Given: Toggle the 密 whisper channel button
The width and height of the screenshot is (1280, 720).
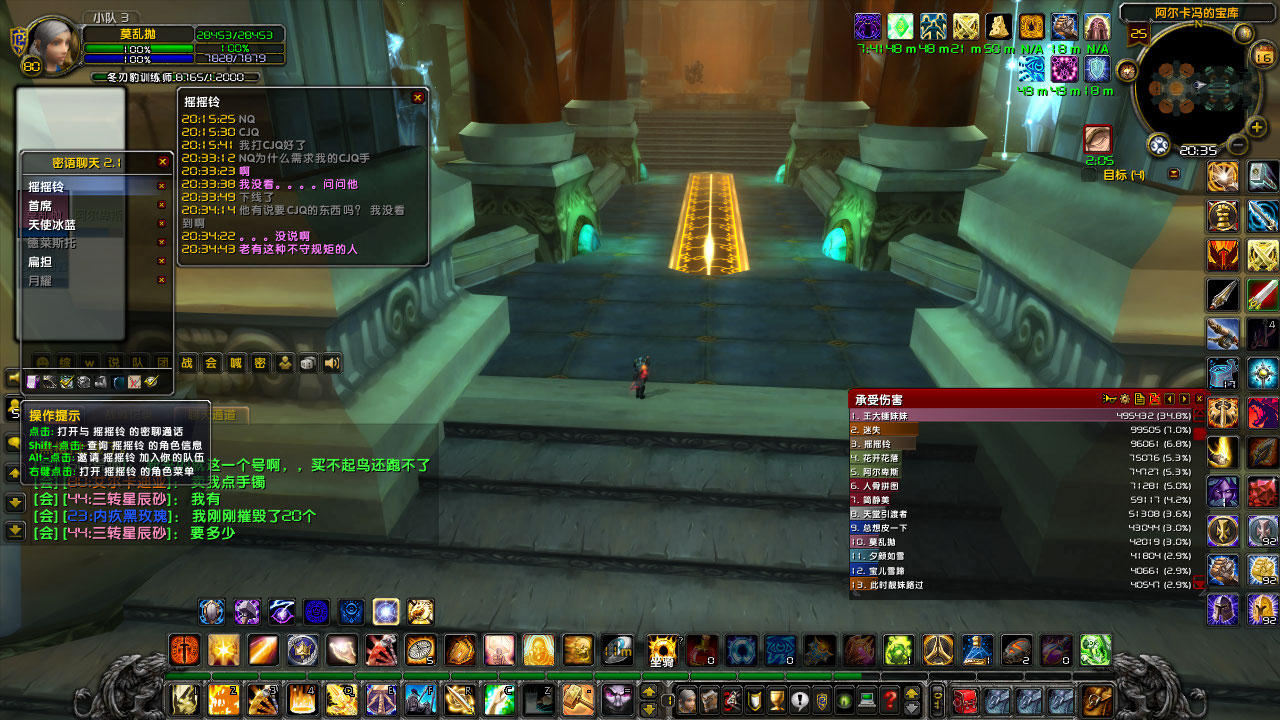Looking at the screenshot, I should coord(260,364).
